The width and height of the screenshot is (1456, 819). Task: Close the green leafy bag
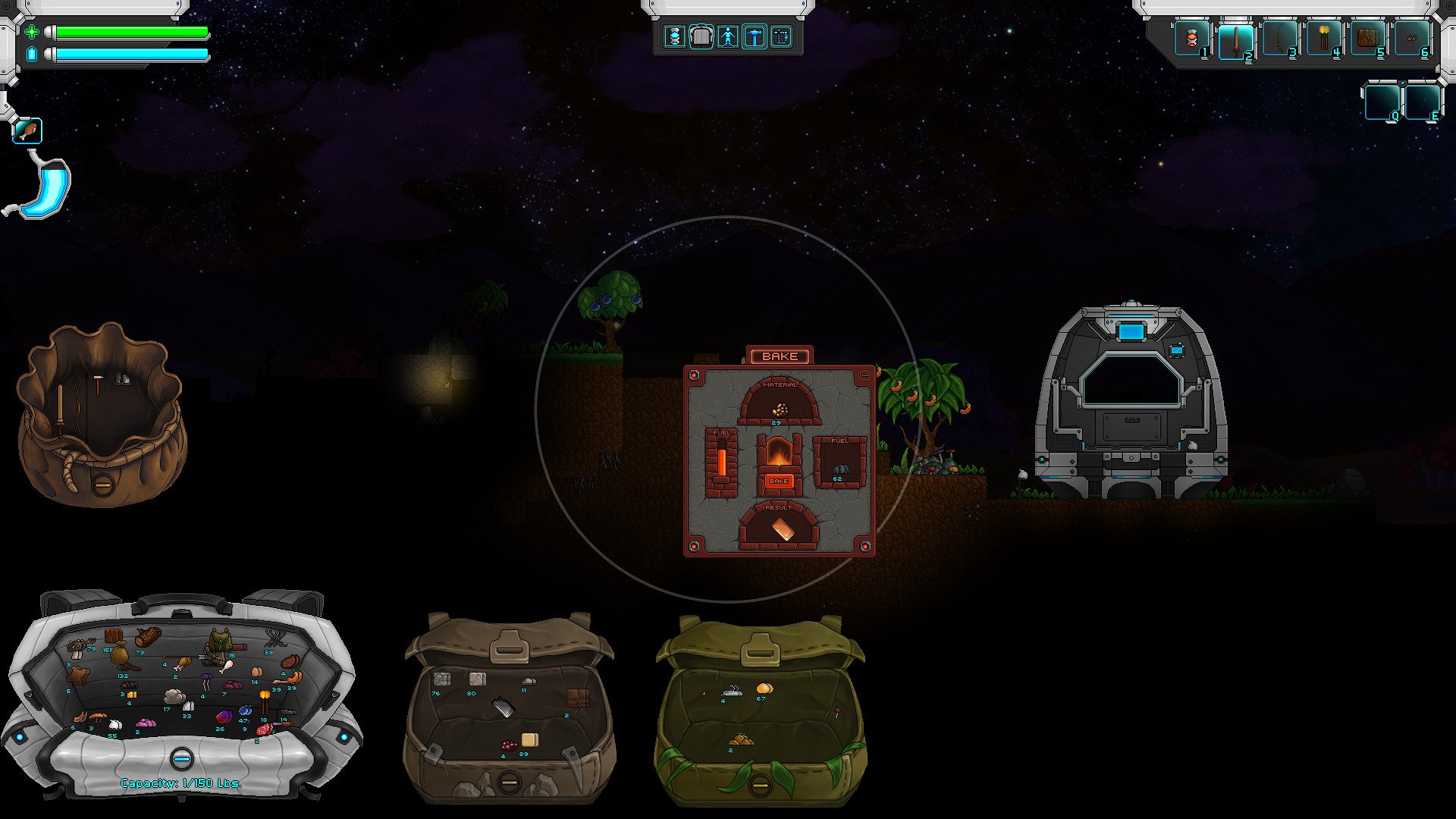(x=760, y=784)
